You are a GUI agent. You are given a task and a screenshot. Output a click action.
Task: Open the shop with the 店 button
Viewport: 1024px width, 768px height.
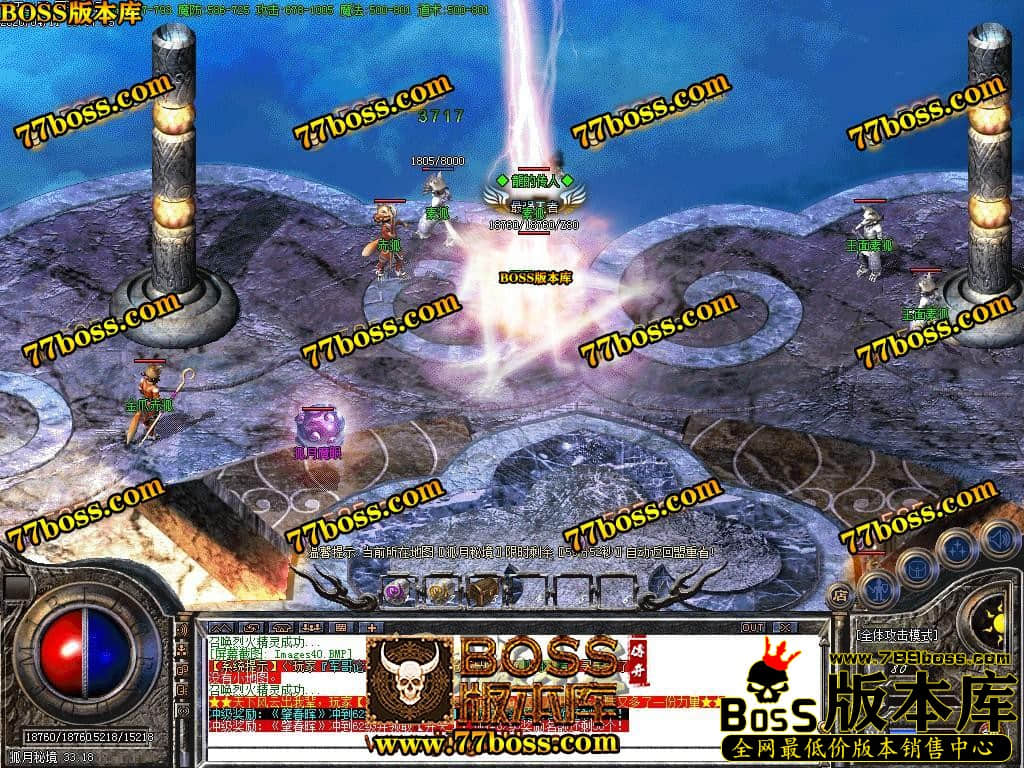[x=841, y=594]
